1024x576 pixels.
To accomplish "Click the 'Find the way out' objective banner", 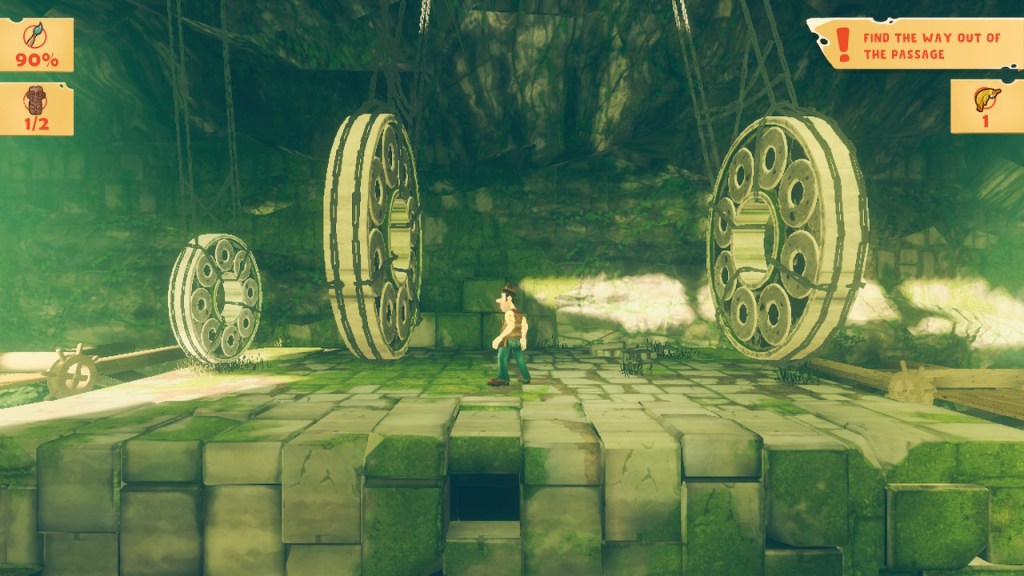I will tap(916, 45).
